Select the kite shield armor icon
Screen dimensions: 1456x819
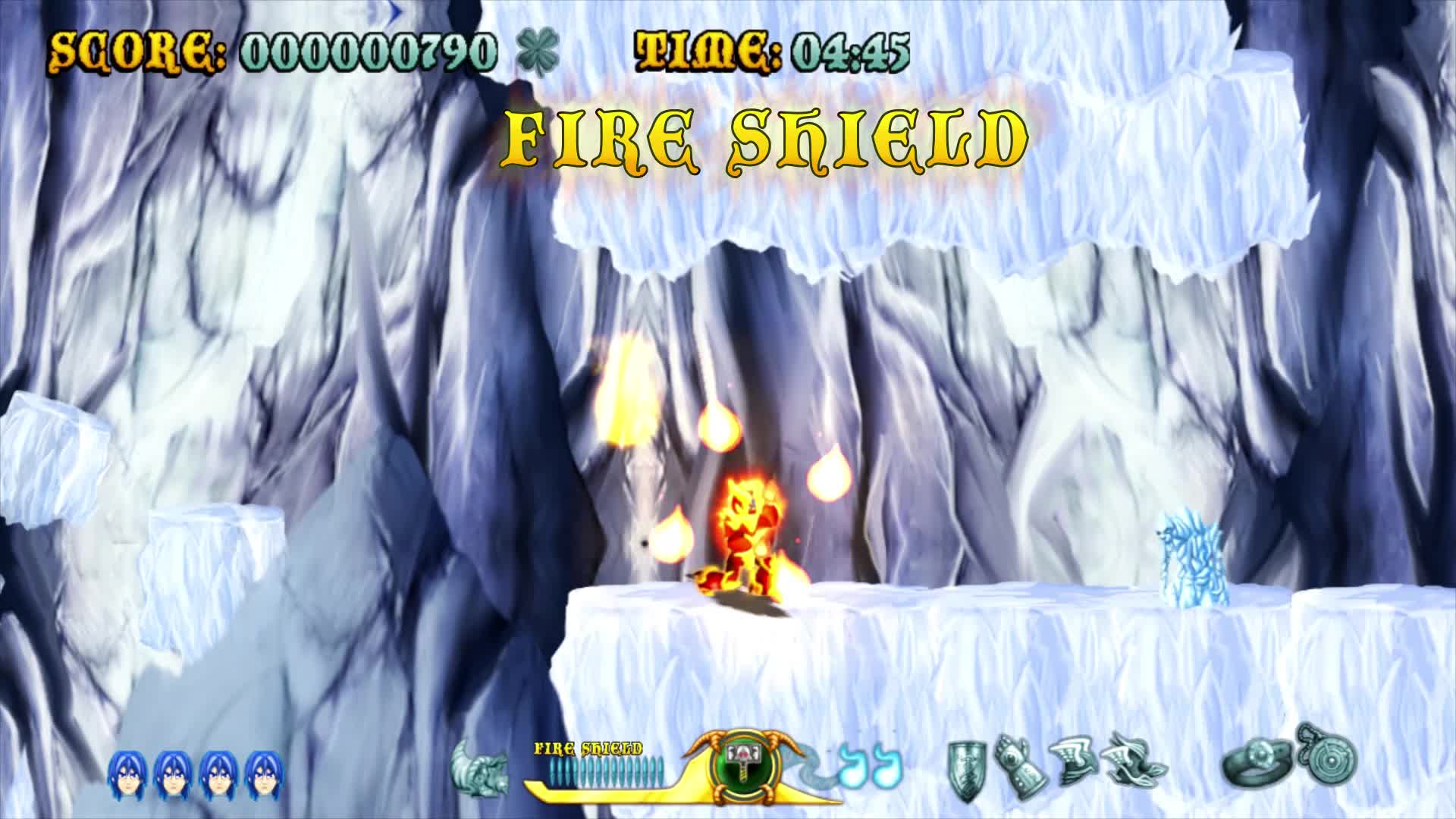click(x=967, y=770)
